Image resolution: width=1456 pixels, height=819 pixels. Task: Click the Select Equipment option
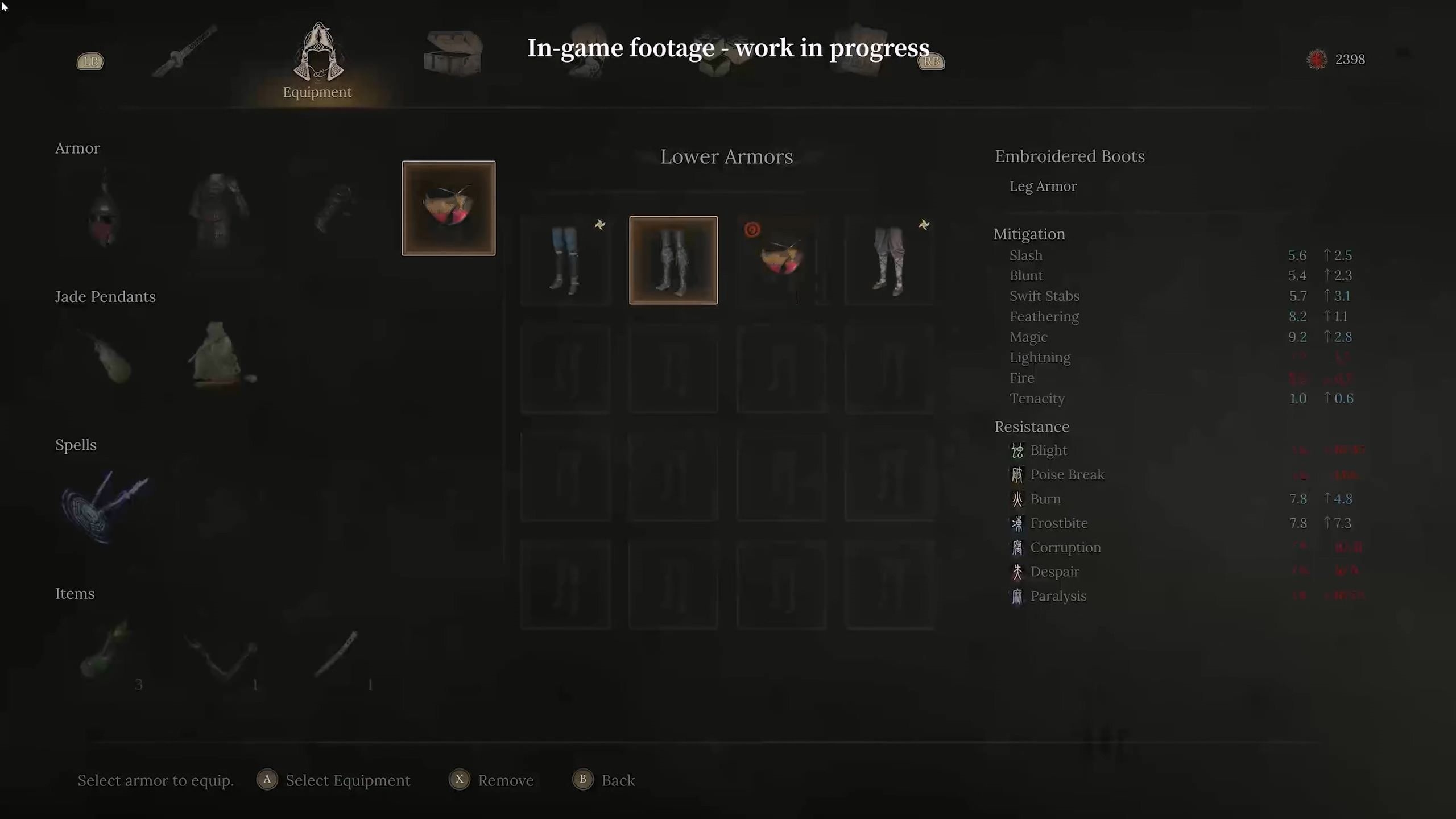[x=347, y=780]
